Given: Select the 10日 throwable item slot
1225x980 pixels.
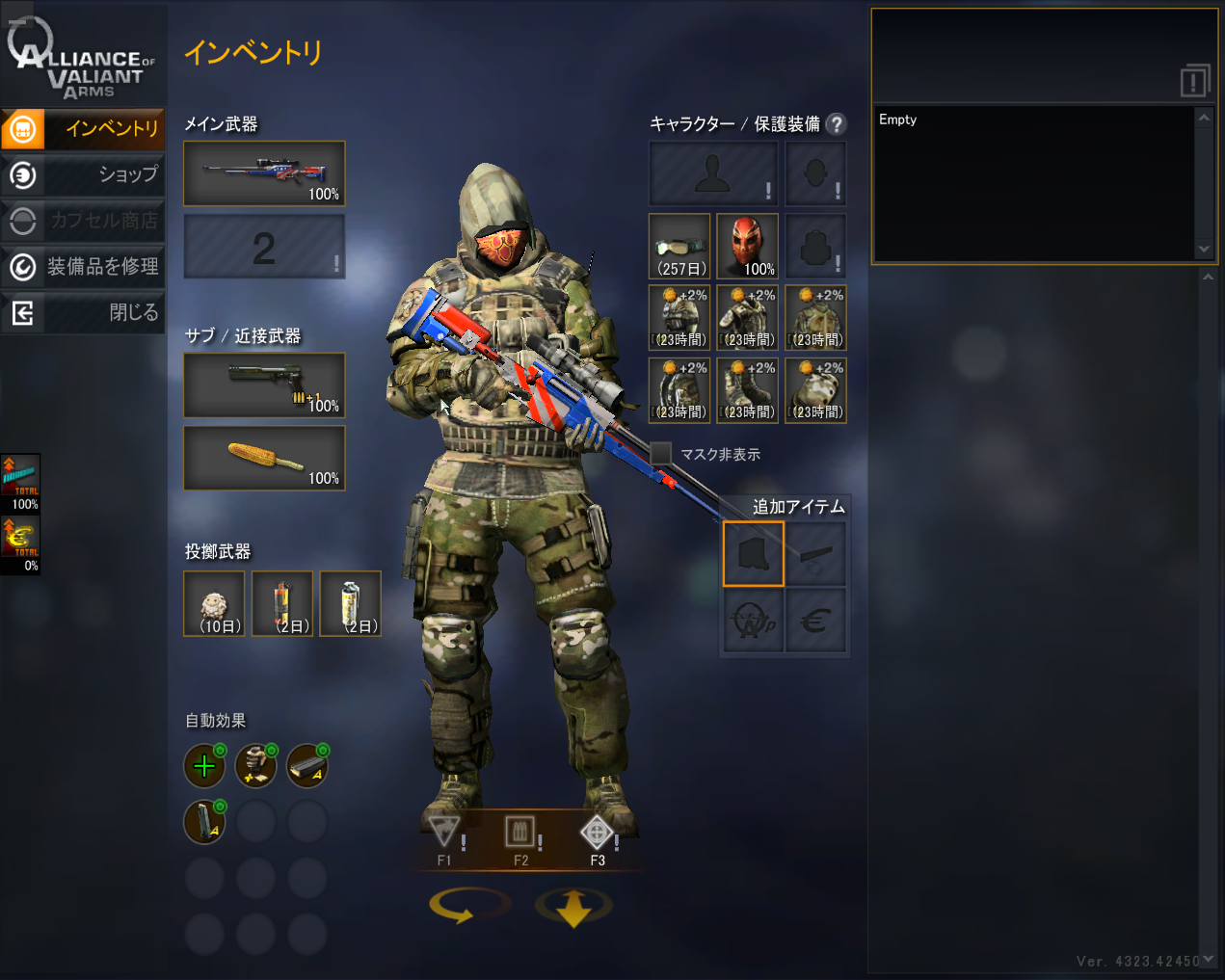Looking at the screenshot, I should point(214,603).
